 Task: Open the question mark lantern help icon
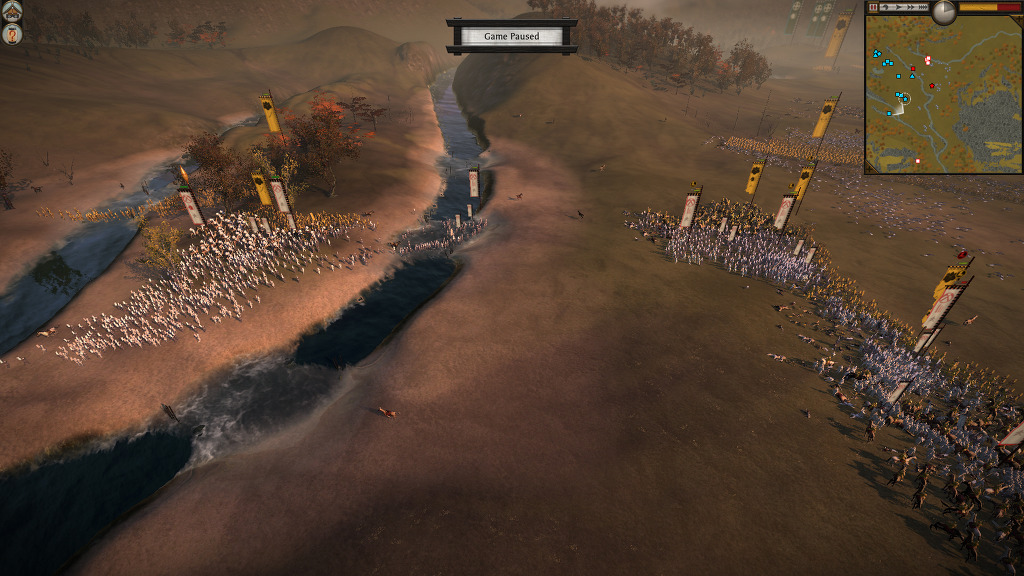[x=13, y=35]
